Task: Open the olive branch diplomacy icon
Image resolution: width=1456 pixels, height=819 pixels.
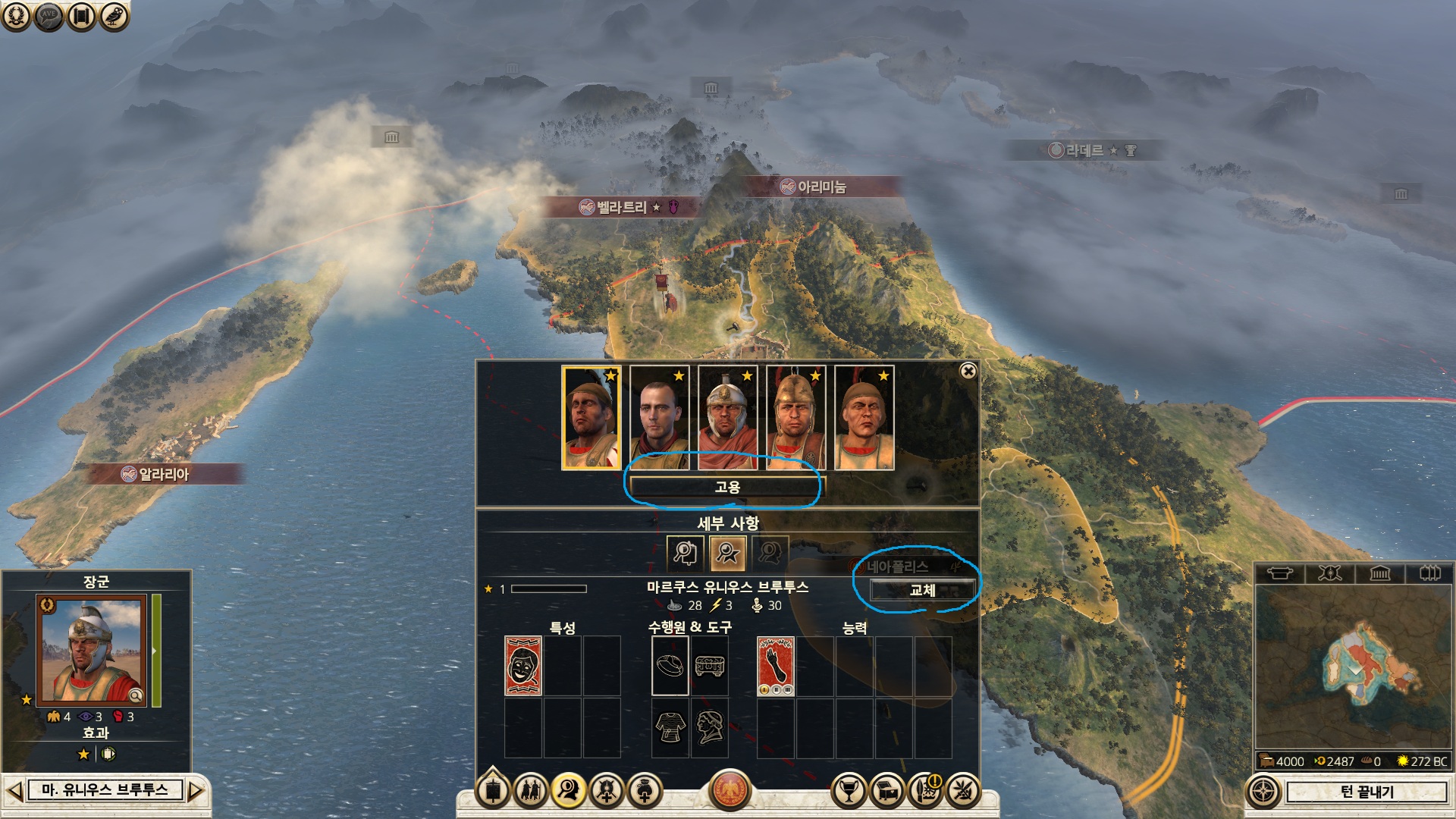Action: click(x=963, y=791)
